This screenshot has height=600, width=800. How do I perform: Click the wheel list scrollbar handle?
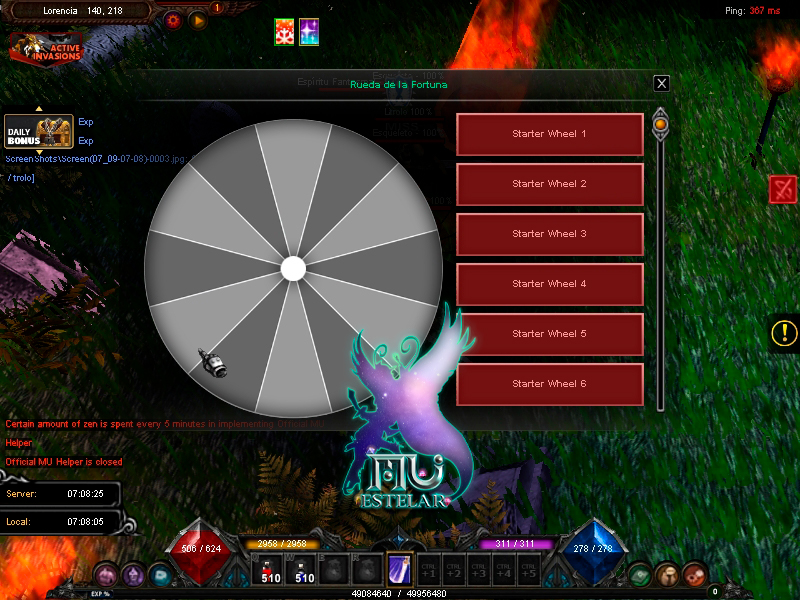pos(660,125)
